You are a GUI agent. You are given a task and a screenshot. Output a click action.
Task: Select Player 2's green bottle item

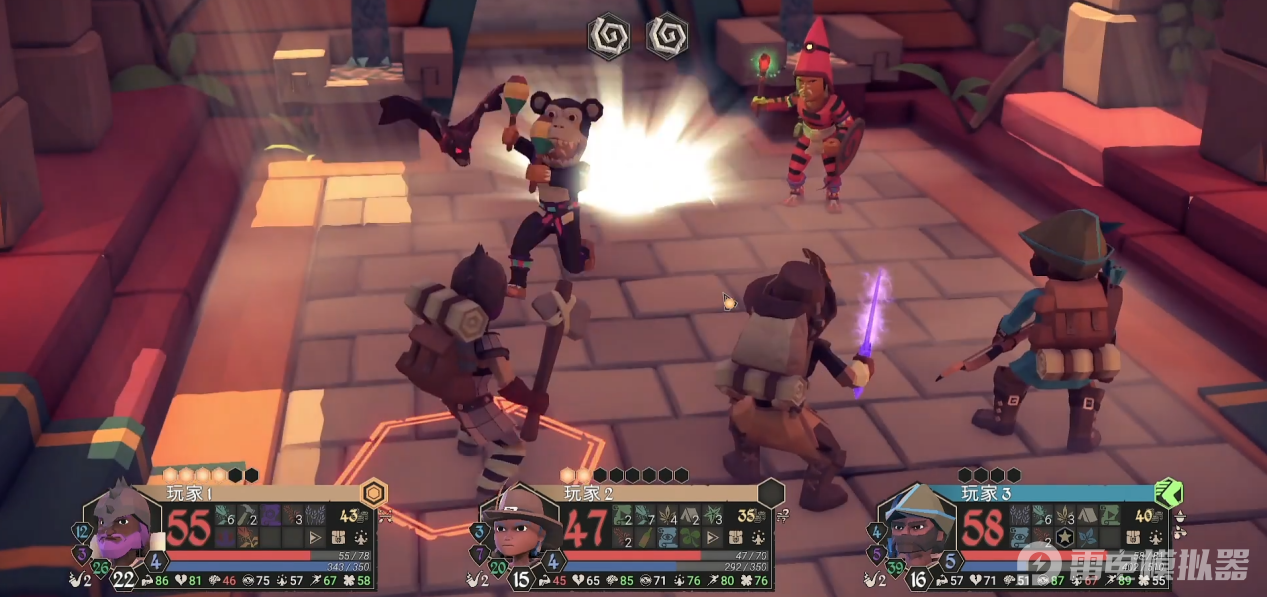[645, 538]
